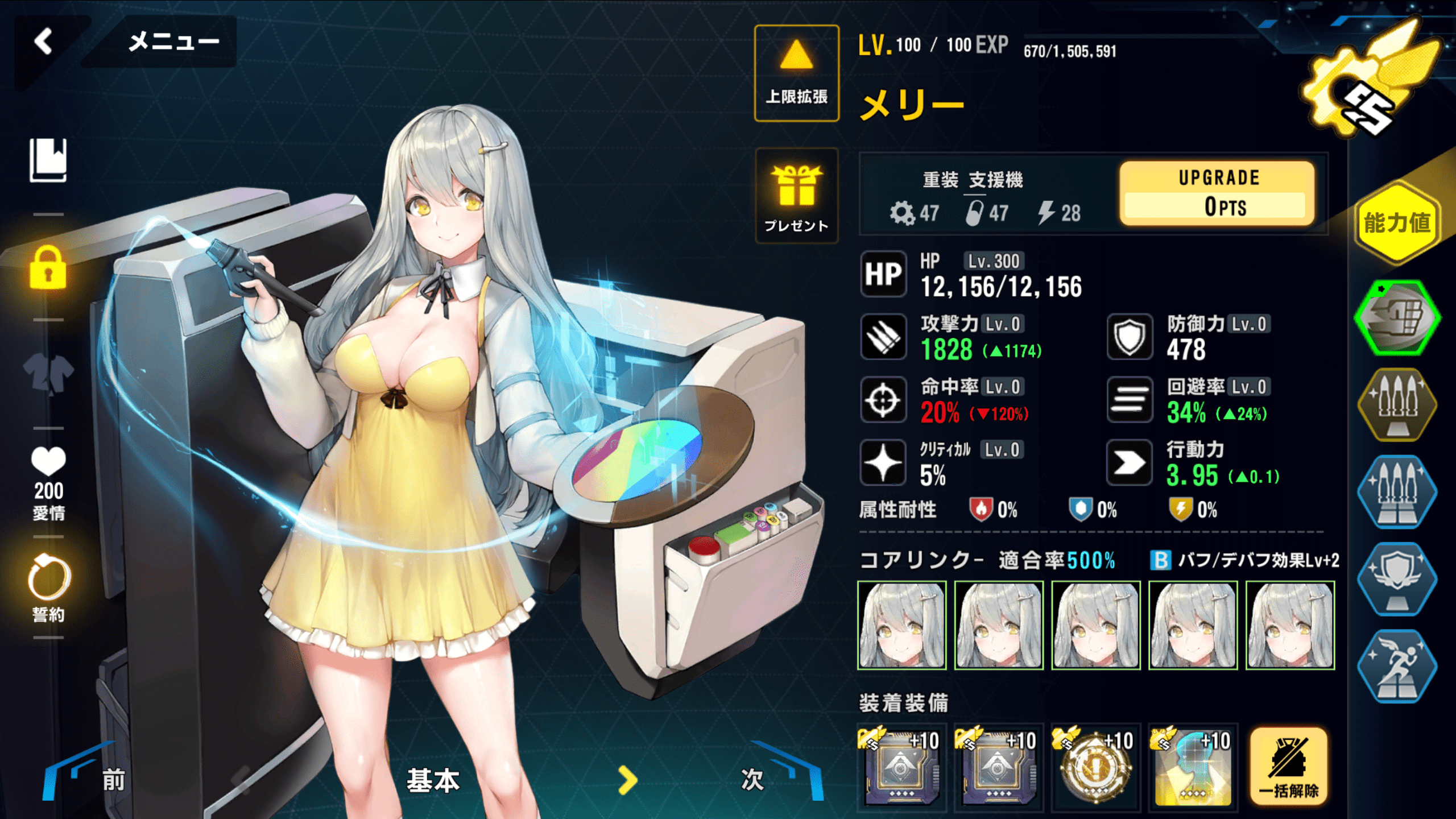Image resolution: width=1456 pixels, height=819 pixels.
Task: Select the gold exclamation gear equipment slot
Action: pos(1095,767)
